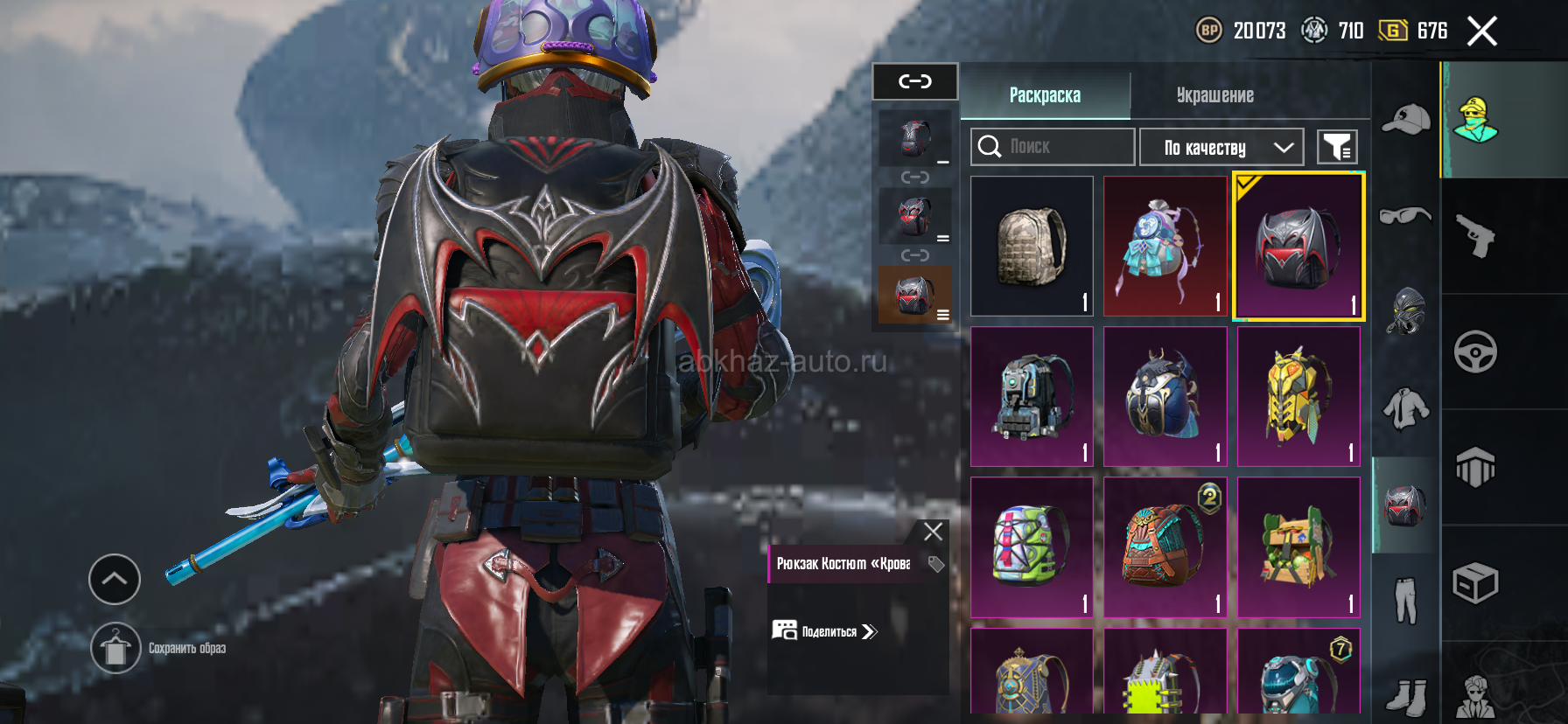Open the pants category
This screenshot has width=1568, height=724.
point(1405,601)
